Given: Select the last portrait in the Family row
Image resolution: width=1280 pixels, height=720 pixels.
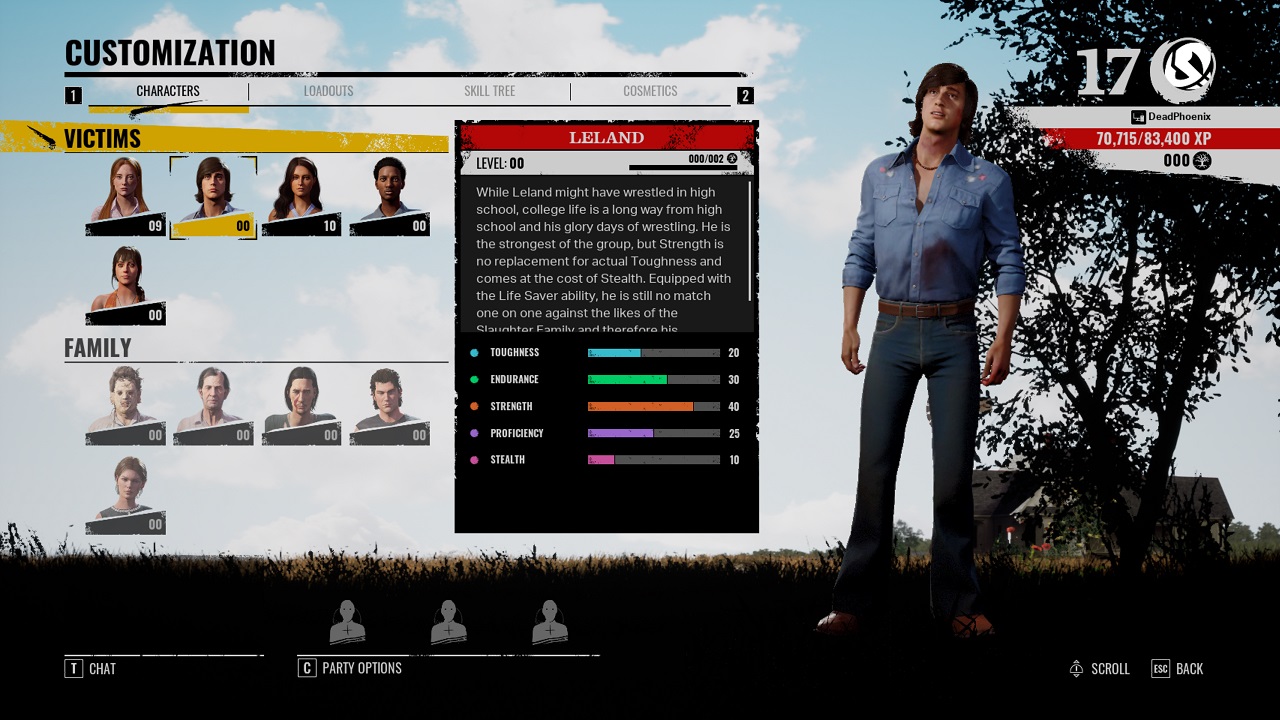Looking at the screenshot, I should 390,400.
